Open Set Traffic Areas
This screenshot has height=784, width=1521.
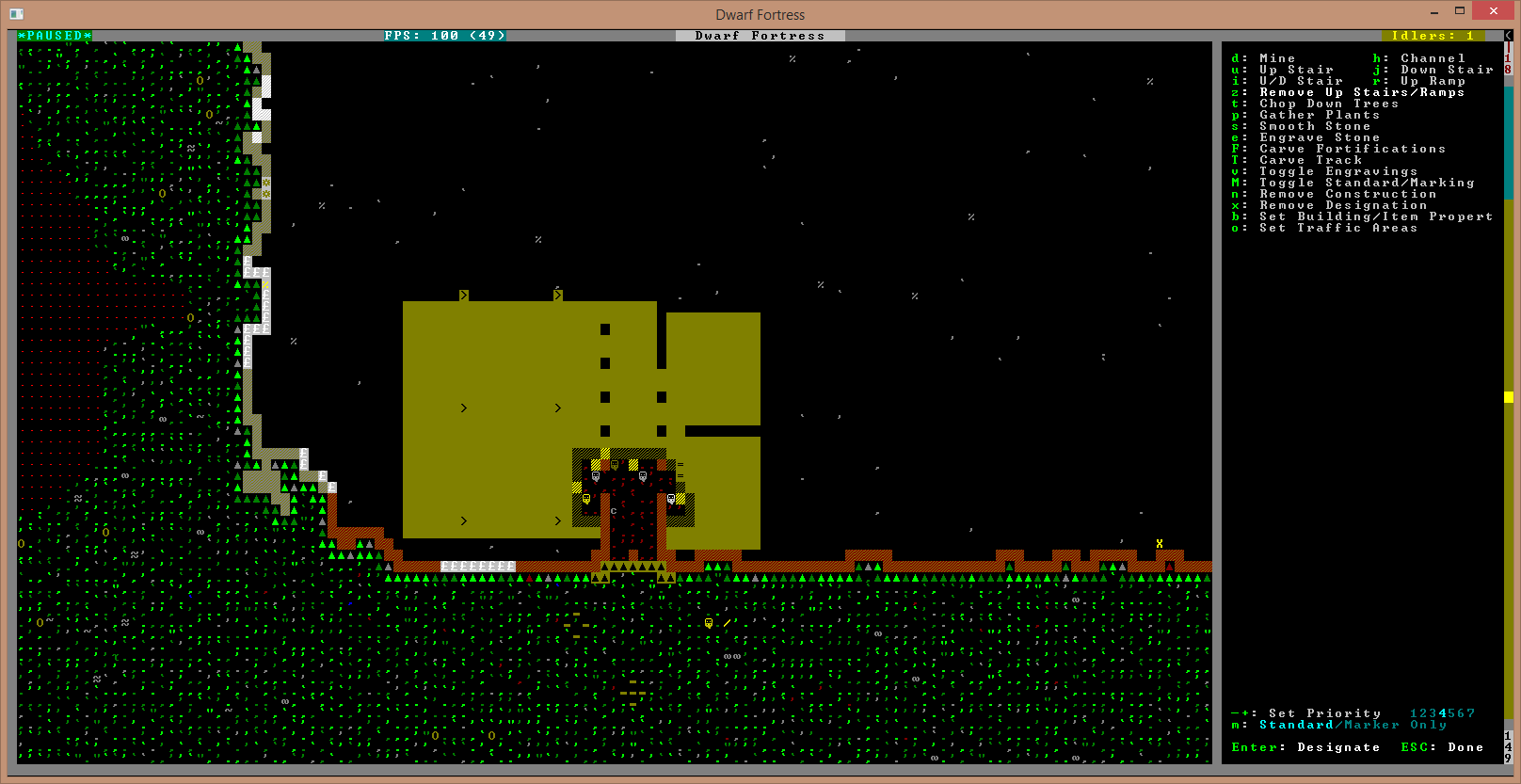coord(1337,228)
